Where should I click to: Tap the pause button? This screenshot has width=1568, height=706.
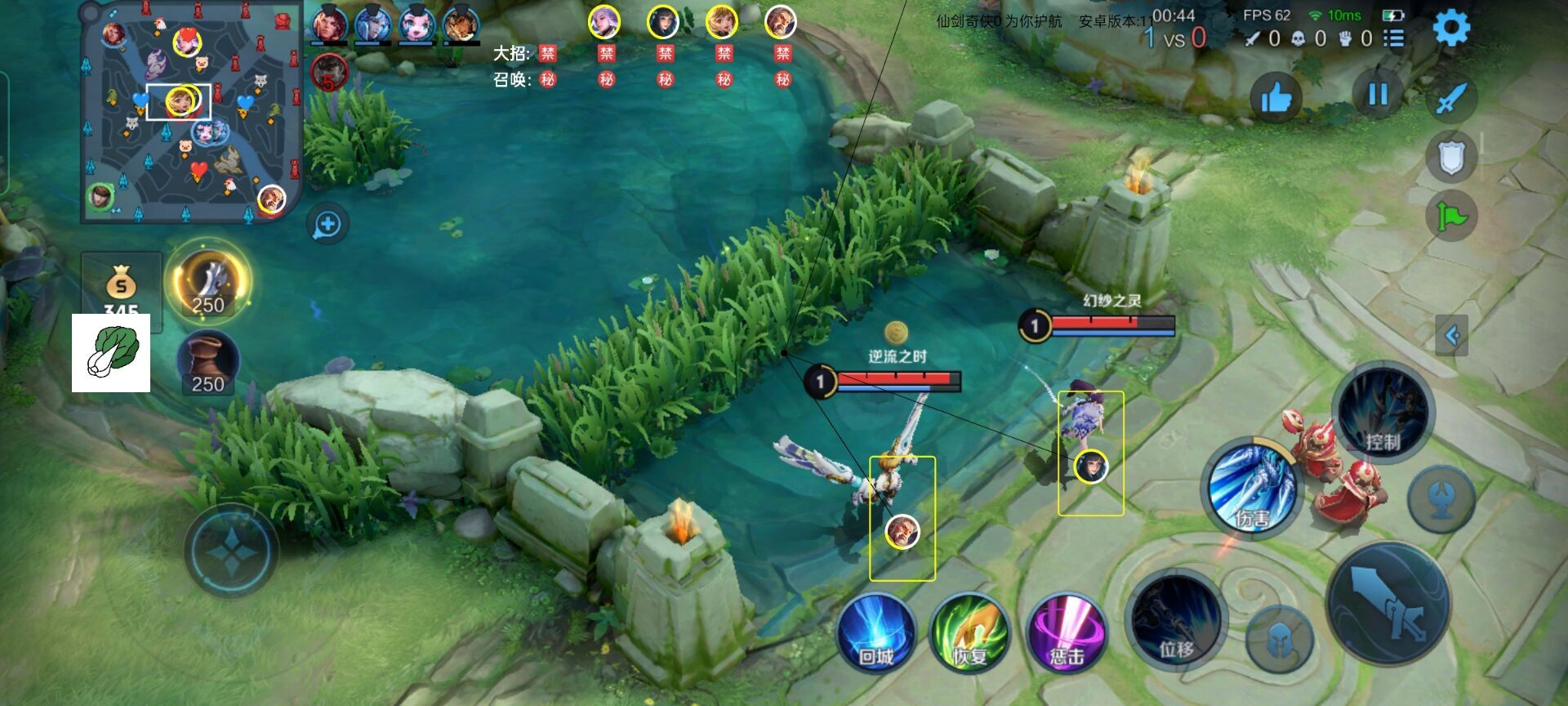[x=1378, y=95]
